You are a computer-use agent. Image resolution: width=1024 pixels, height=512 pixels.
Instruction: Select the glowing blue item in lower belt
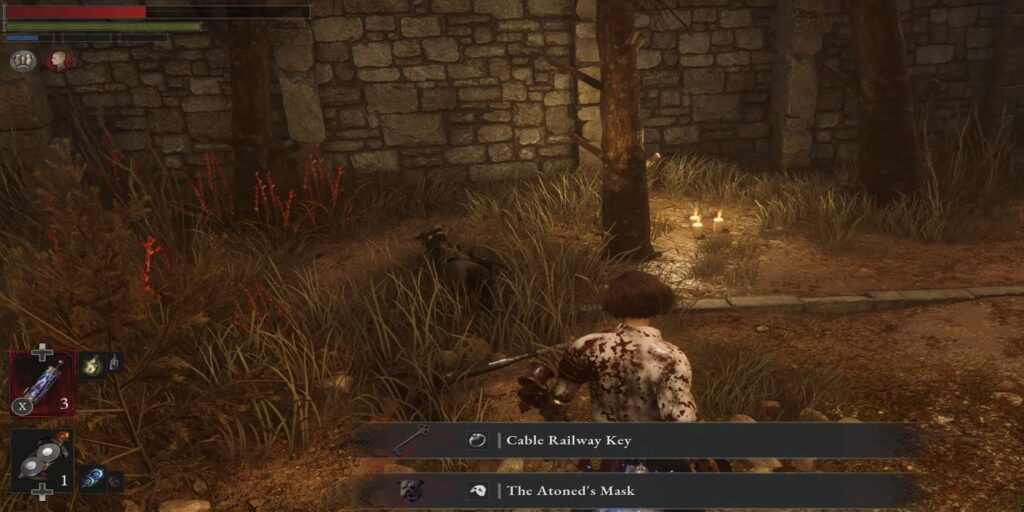[x=92, y=479]
